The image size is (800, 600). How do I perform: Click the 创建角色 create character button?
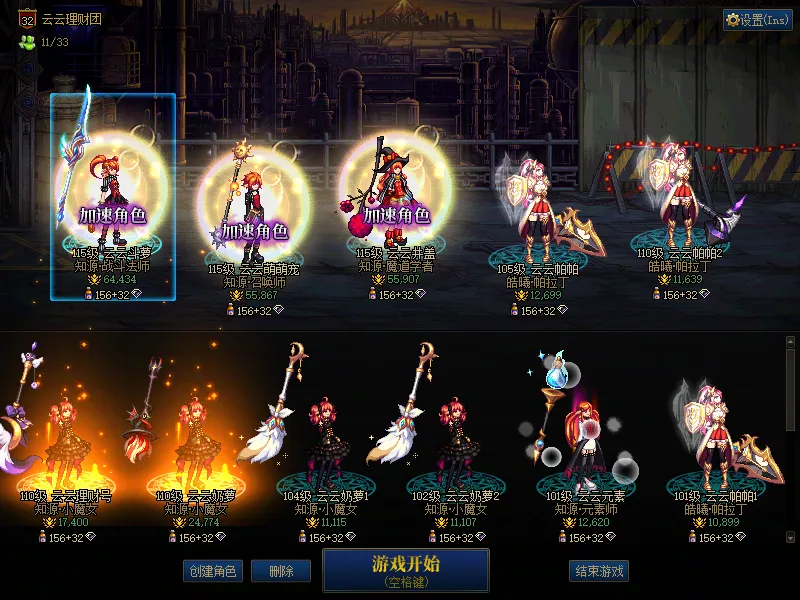[x=211, y=571]
